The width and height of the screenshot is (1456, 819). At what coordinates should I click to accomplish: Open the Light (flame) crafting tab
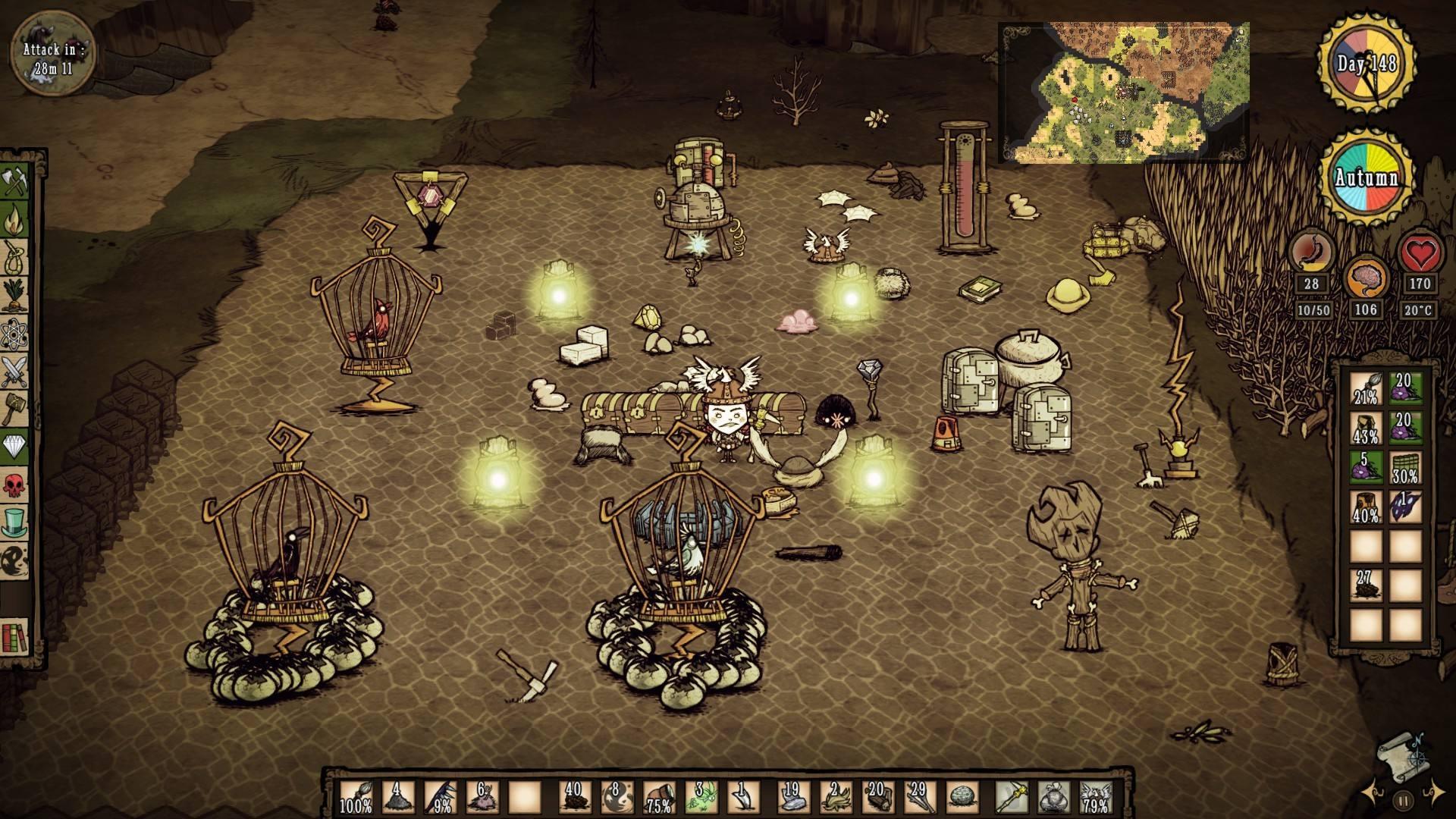15,220
